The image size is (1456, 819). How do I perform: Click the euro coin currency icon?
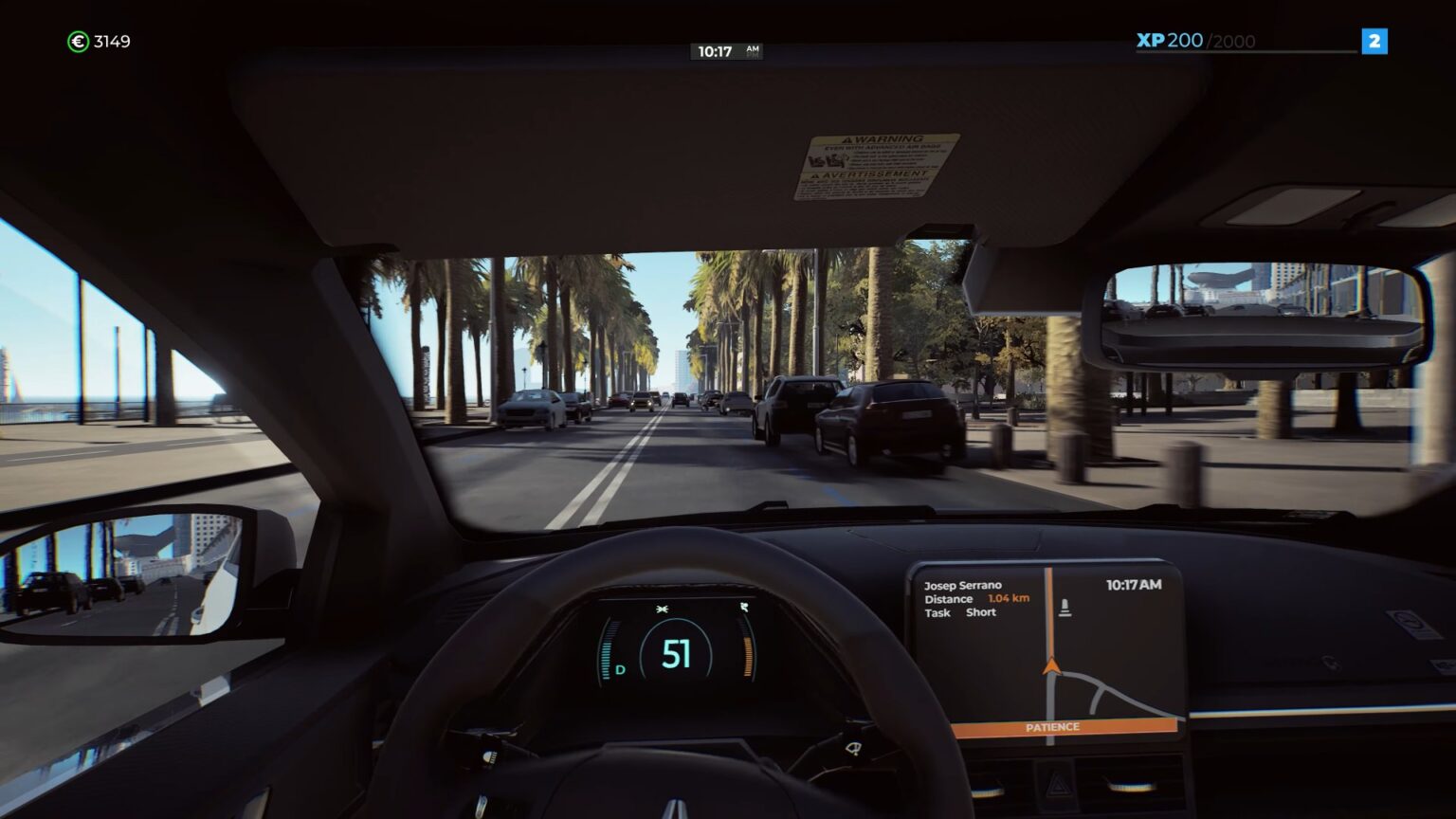[x=79, y=41]
